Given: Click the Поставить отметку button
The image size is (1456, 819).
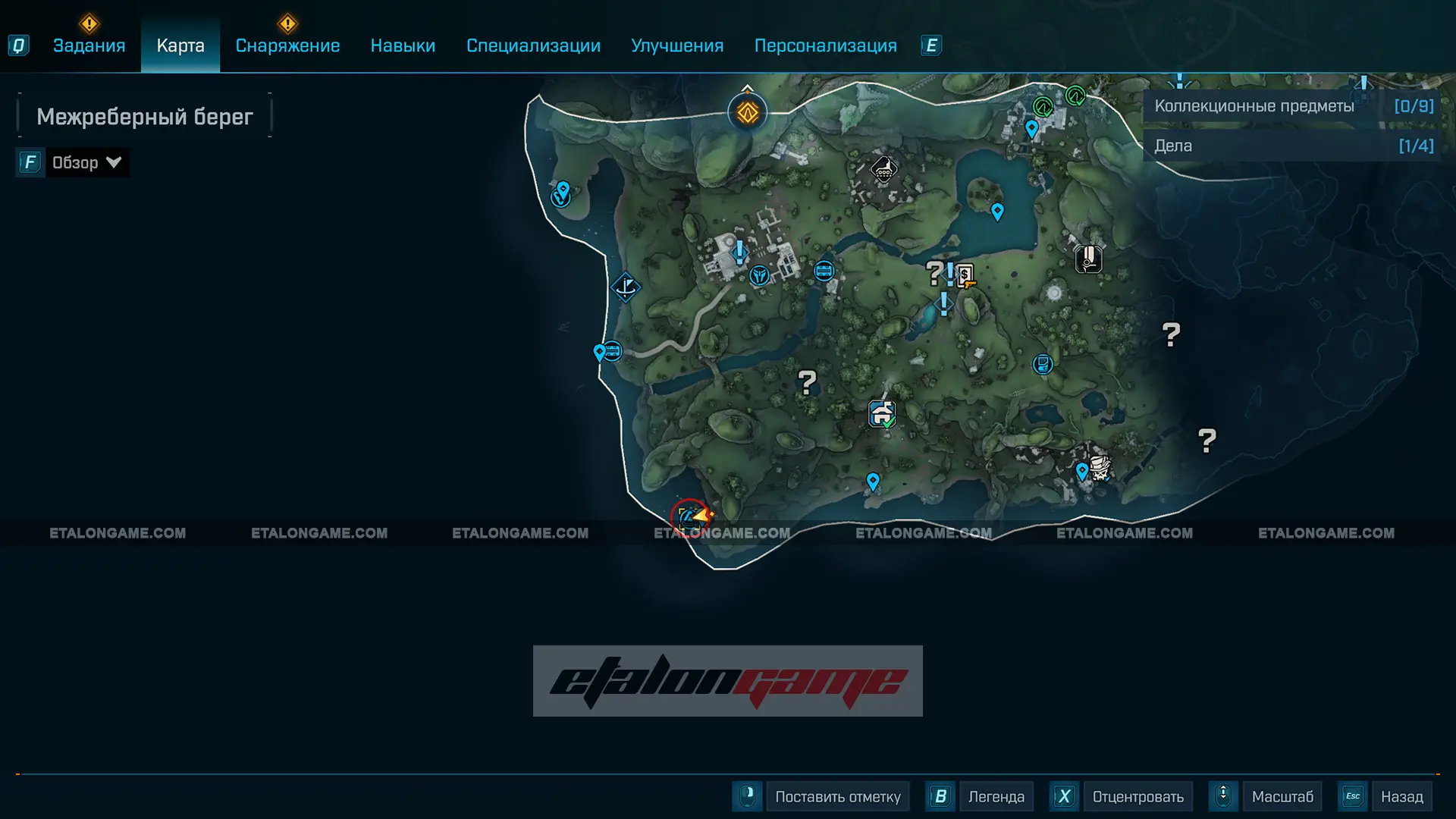Looking at the screenshot, I should pos(837,797).
